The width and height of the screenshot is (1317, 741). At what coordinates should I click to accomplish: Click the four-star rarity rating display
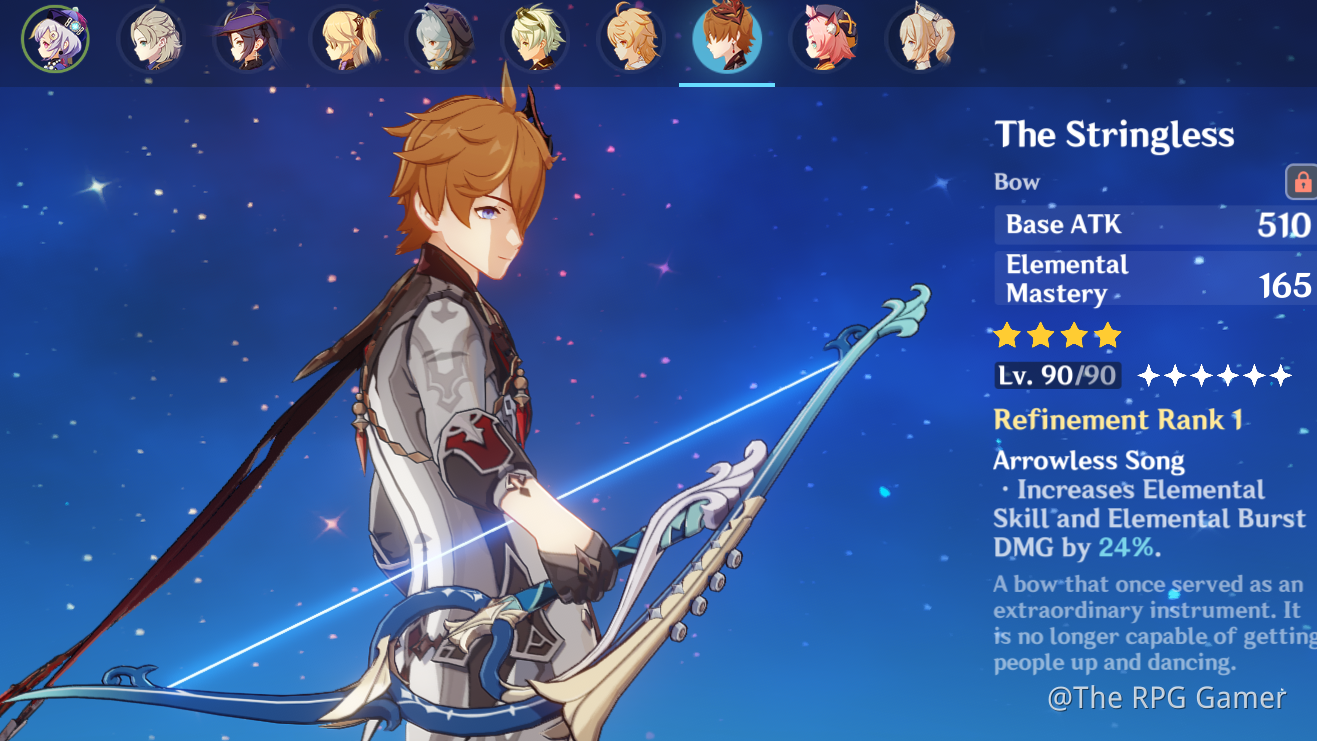(1057, 336)
